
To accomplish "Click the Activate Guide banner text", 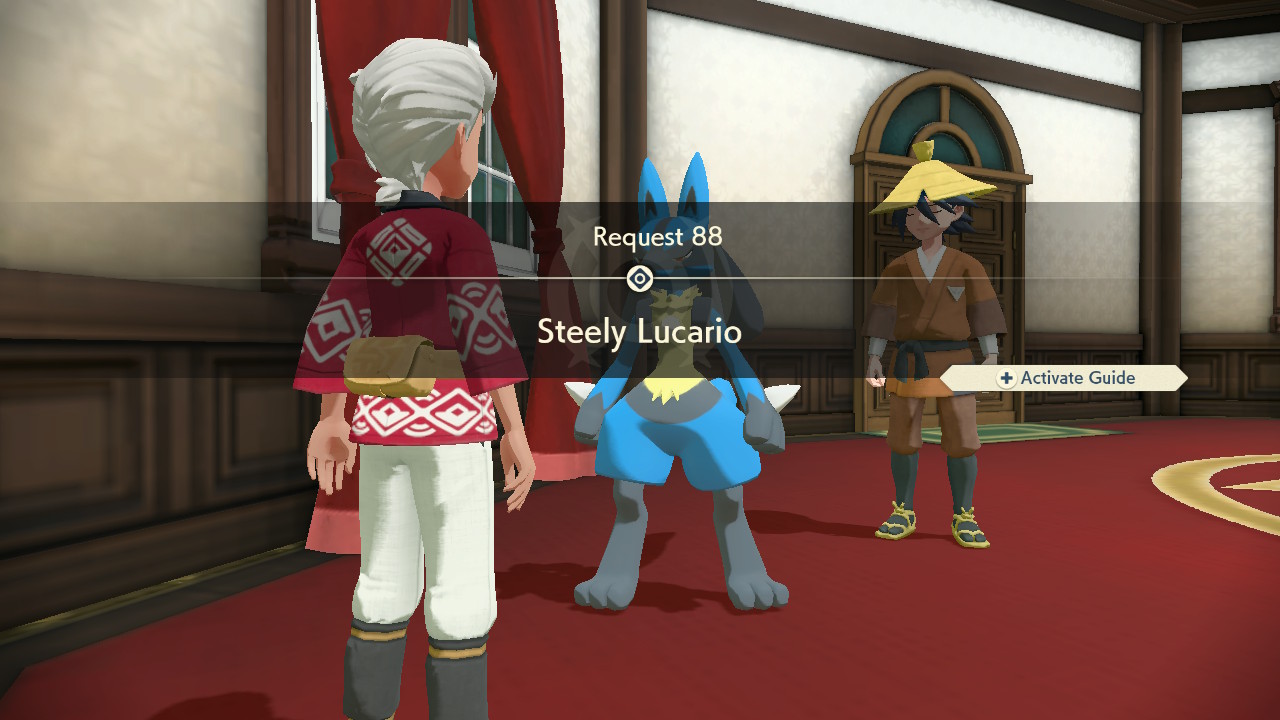I will [x=1077, y=378].
